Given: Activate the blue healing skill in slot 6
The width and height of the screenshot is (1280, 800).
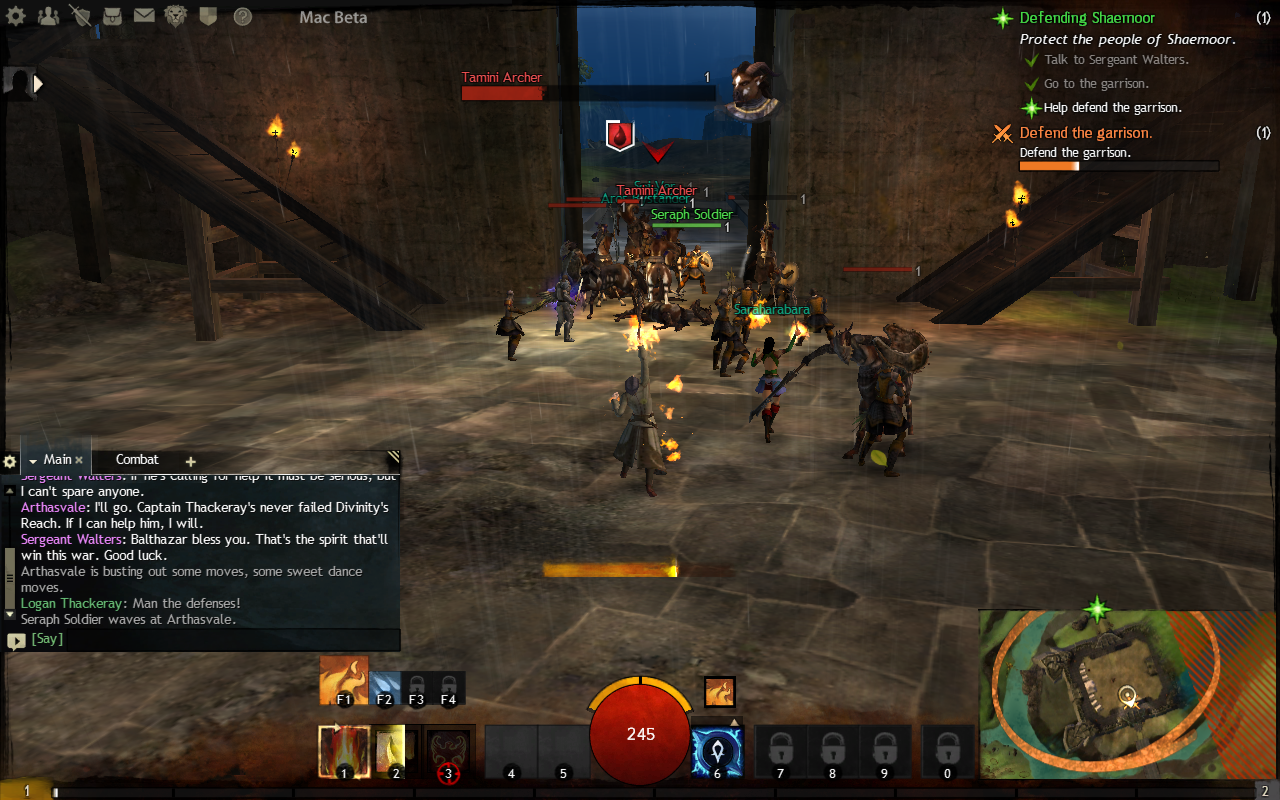Looking at the screenshot, I should pyautogui.click(x=717, y=752).
